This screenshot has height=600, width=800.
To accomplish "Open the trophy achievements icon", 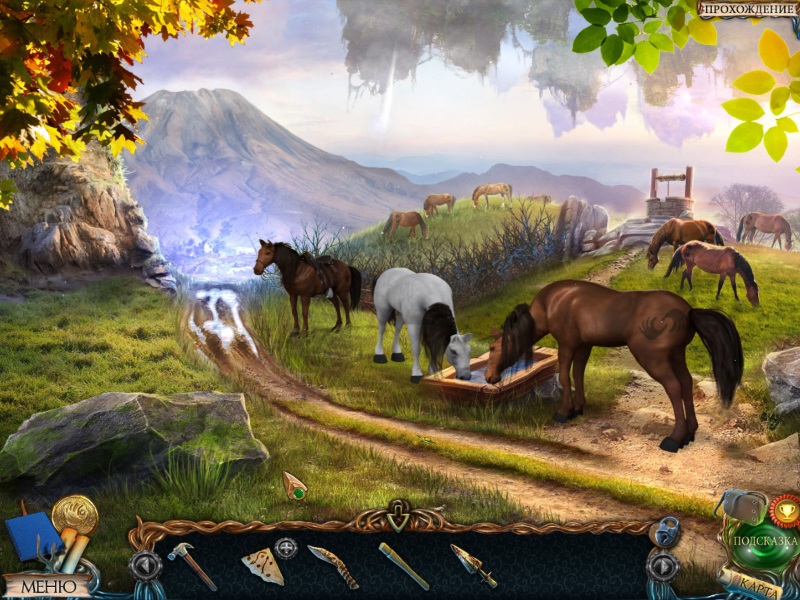I will pos(785,510).
